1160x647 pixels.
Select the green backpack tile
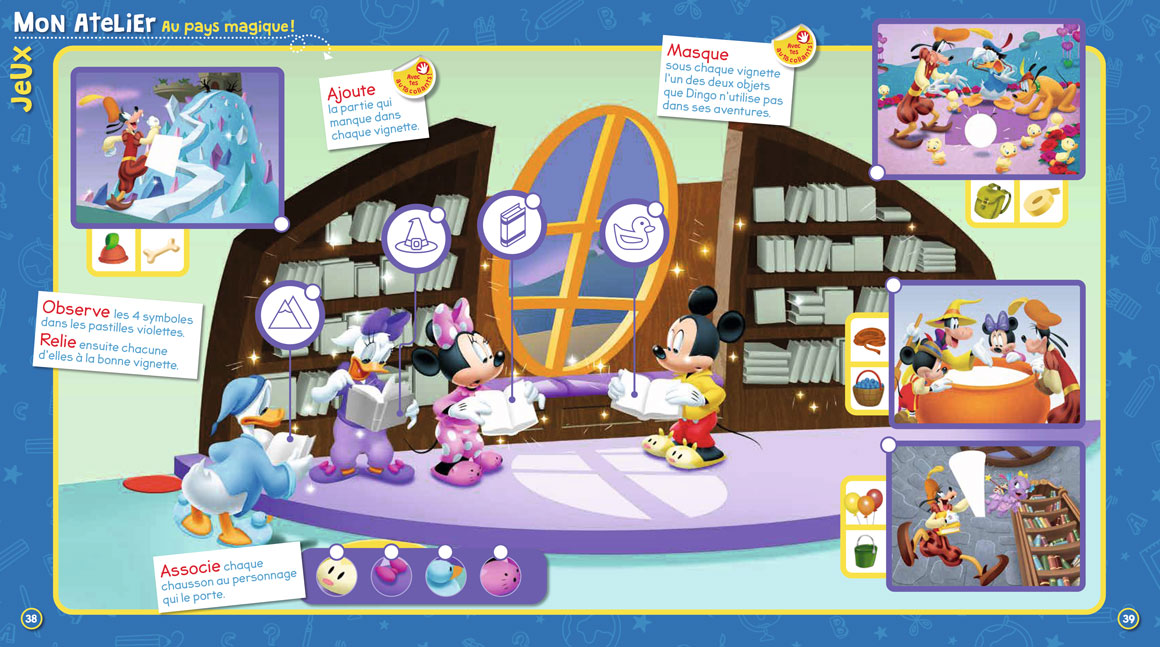tap(992, 202)
